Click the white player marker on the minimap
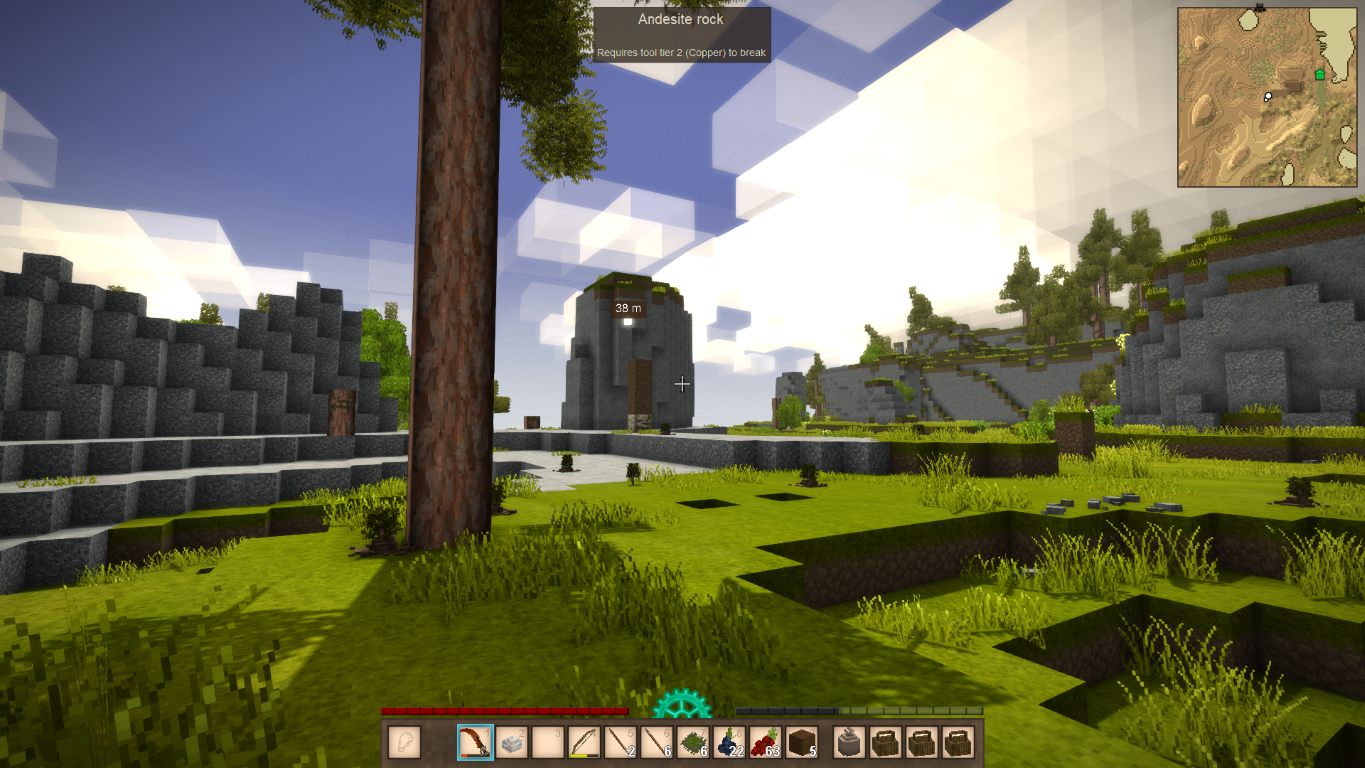This screenshot has width=1365, height=768. tap(1267, 97)
